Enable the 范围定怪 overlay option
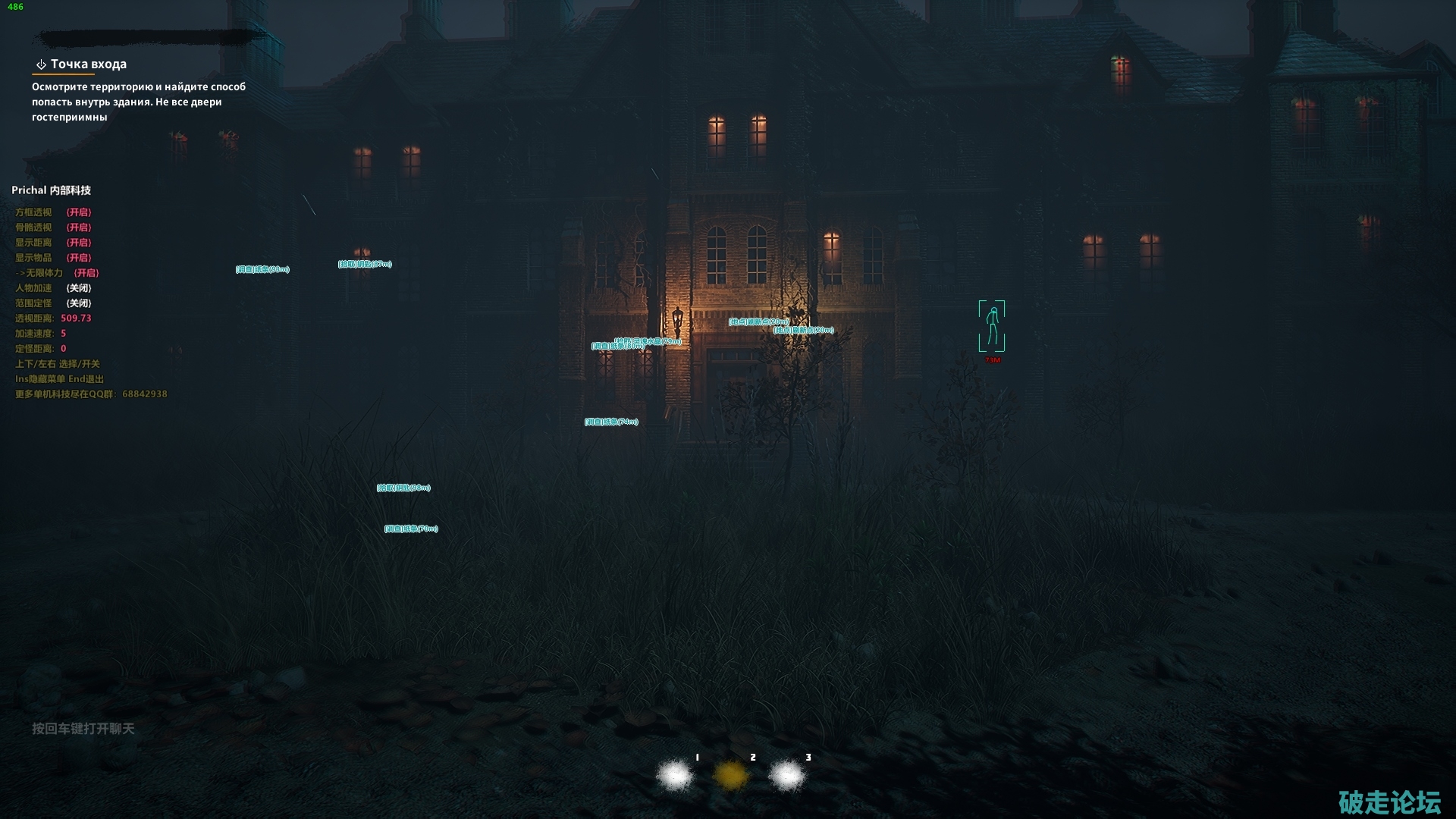Screen dimensions: 1456x819 53,303
